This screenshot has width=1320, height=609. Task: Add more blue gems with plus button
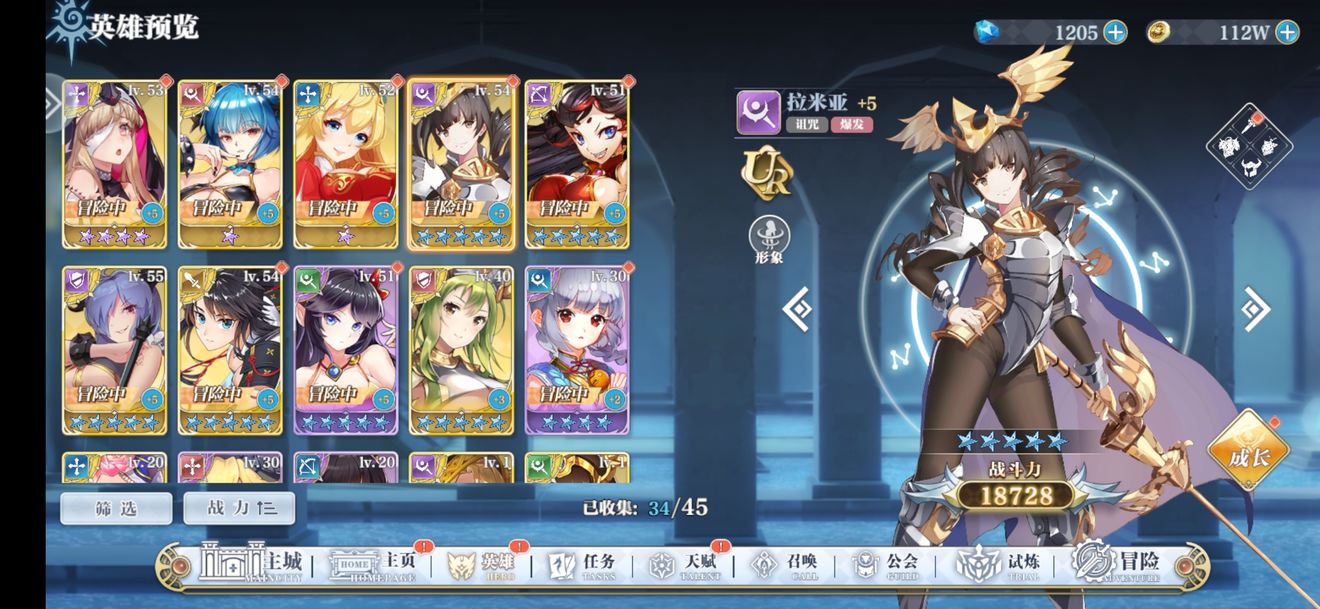[x=1115, y=32]
